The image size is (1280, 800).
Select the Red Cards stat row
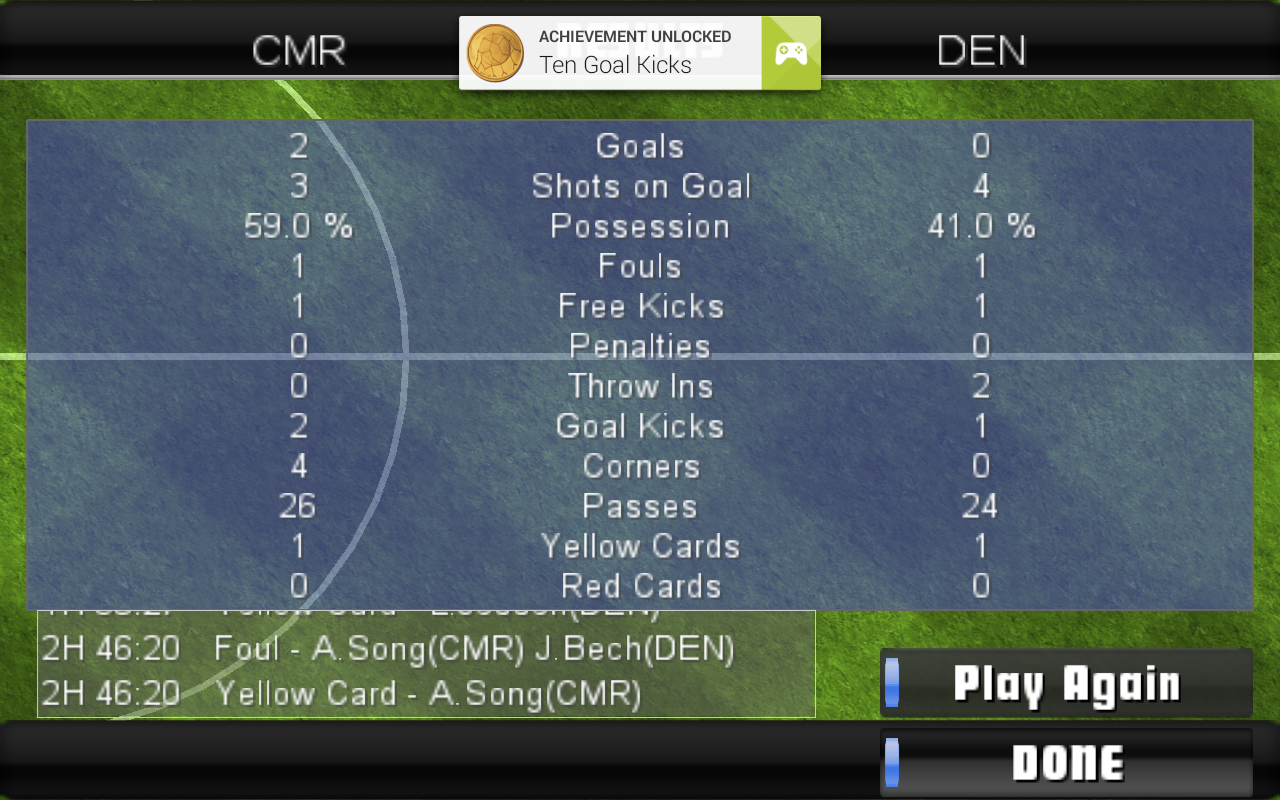pos(640,586)
